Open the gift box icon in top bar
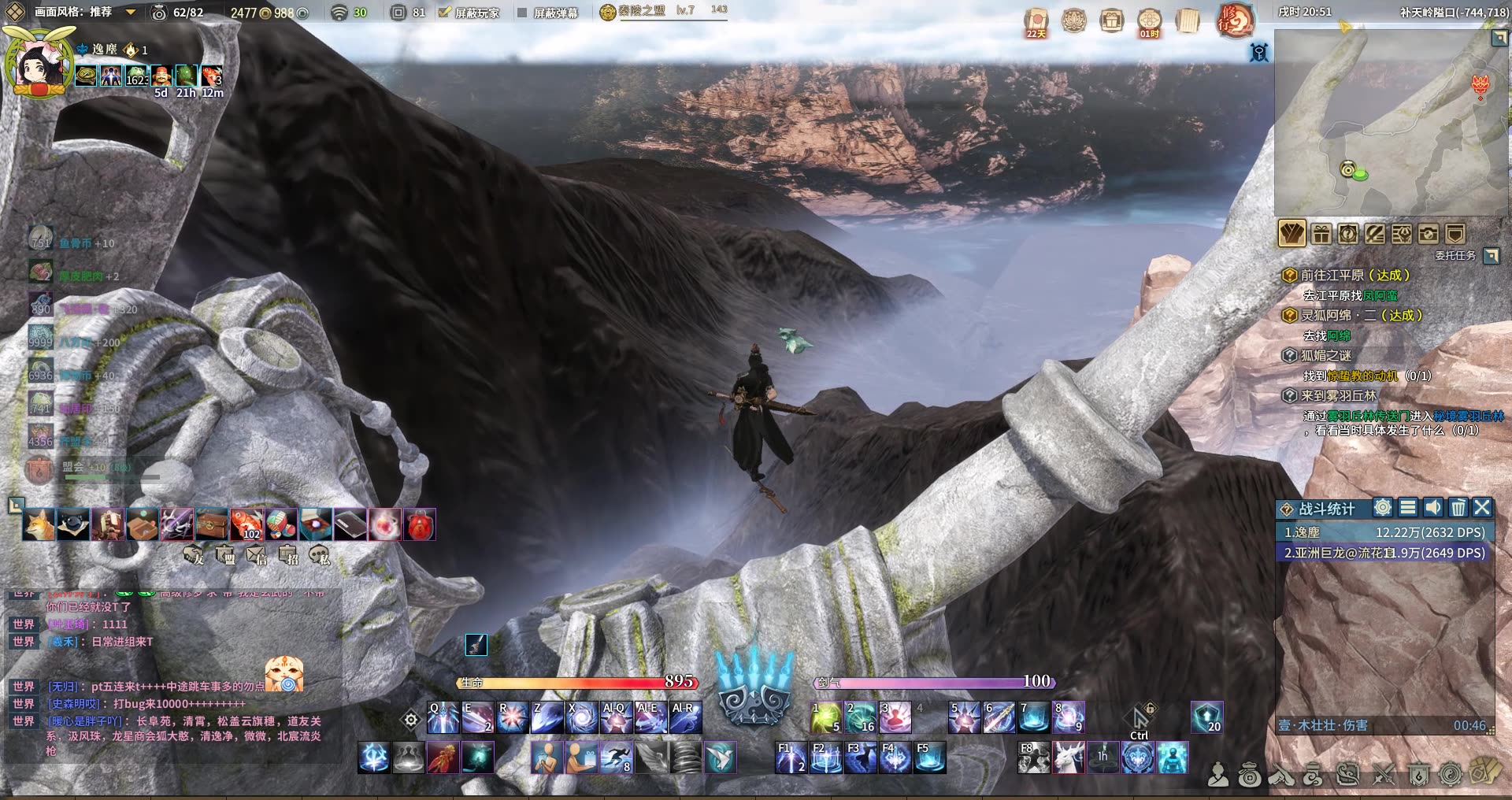This screenshot has width=1512, height=800. click(1111, 20)
